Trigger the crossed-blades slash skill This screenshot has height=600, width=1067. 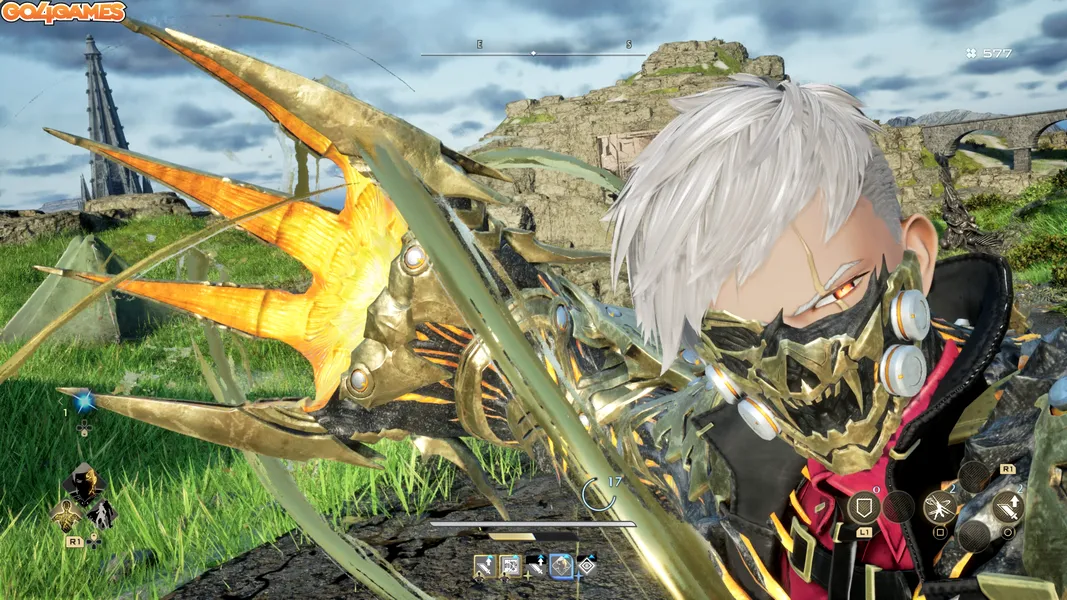click(x=941, y=507)
